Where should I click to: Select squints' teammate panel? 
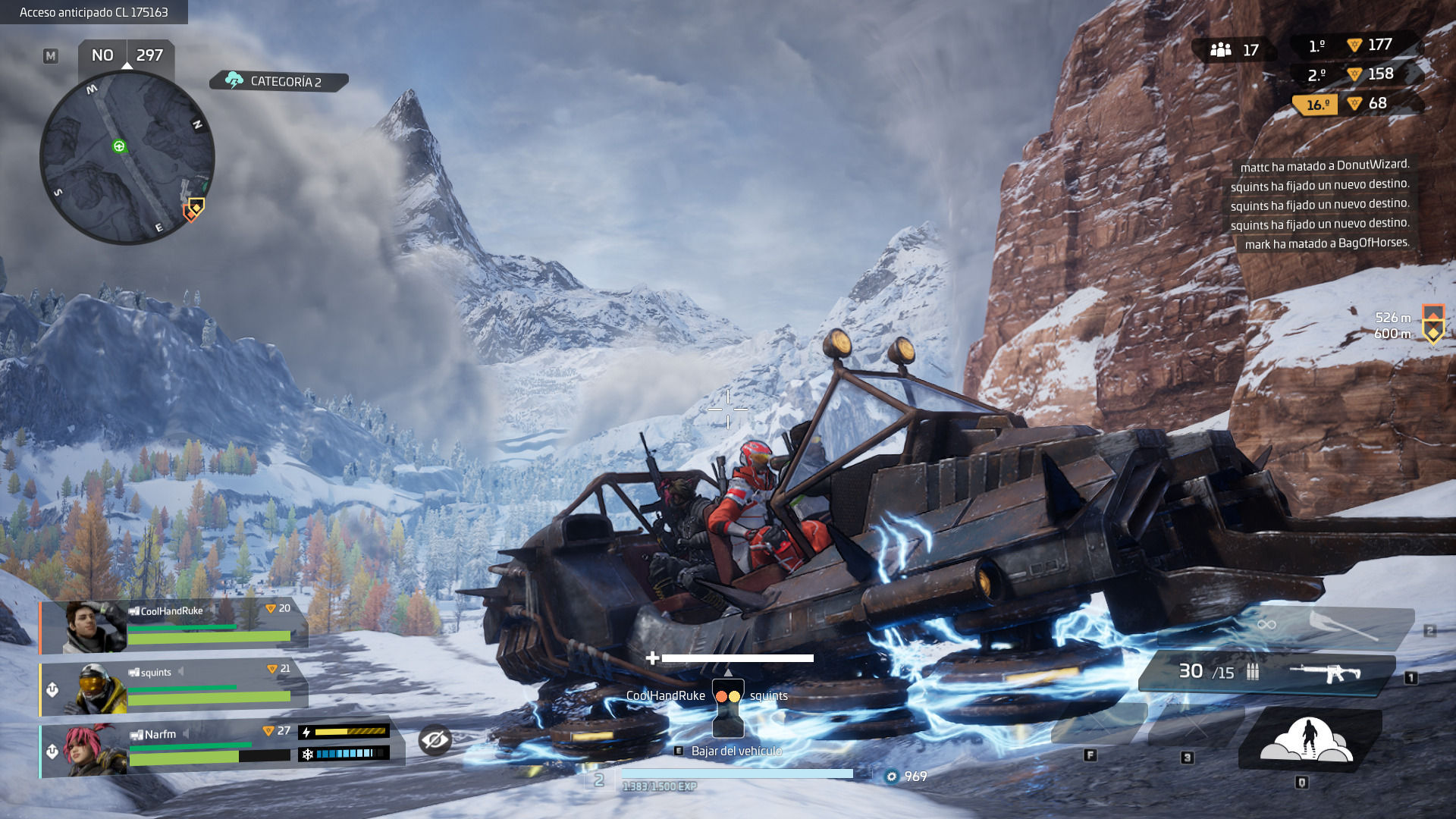coord(174,688)
